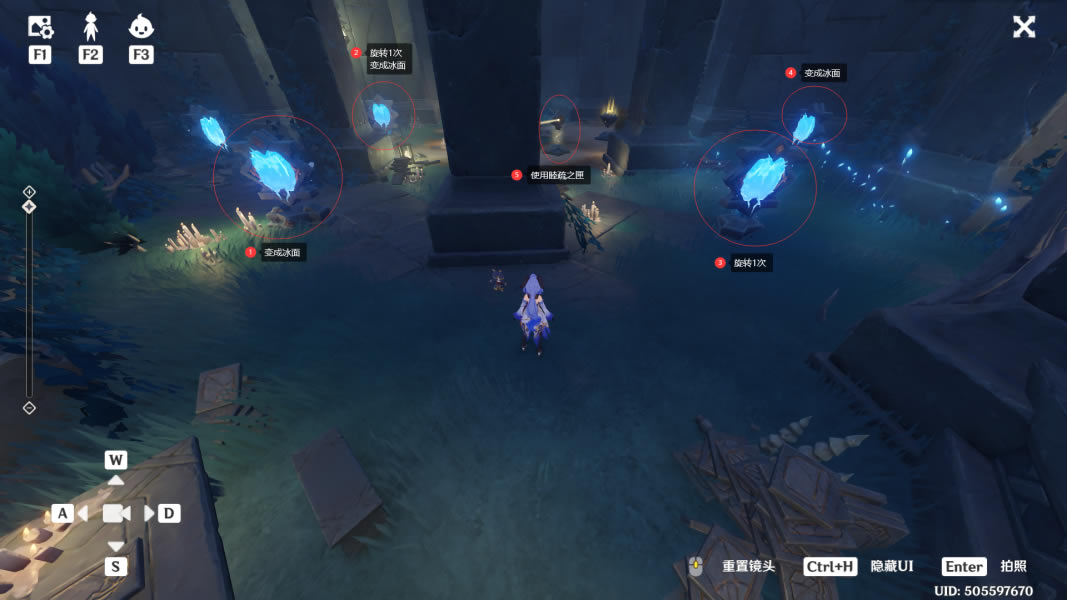Click the minus diamond below the zoom slider
The width and height of the screenshot is (1067, 600).
[x=29, y=407]
